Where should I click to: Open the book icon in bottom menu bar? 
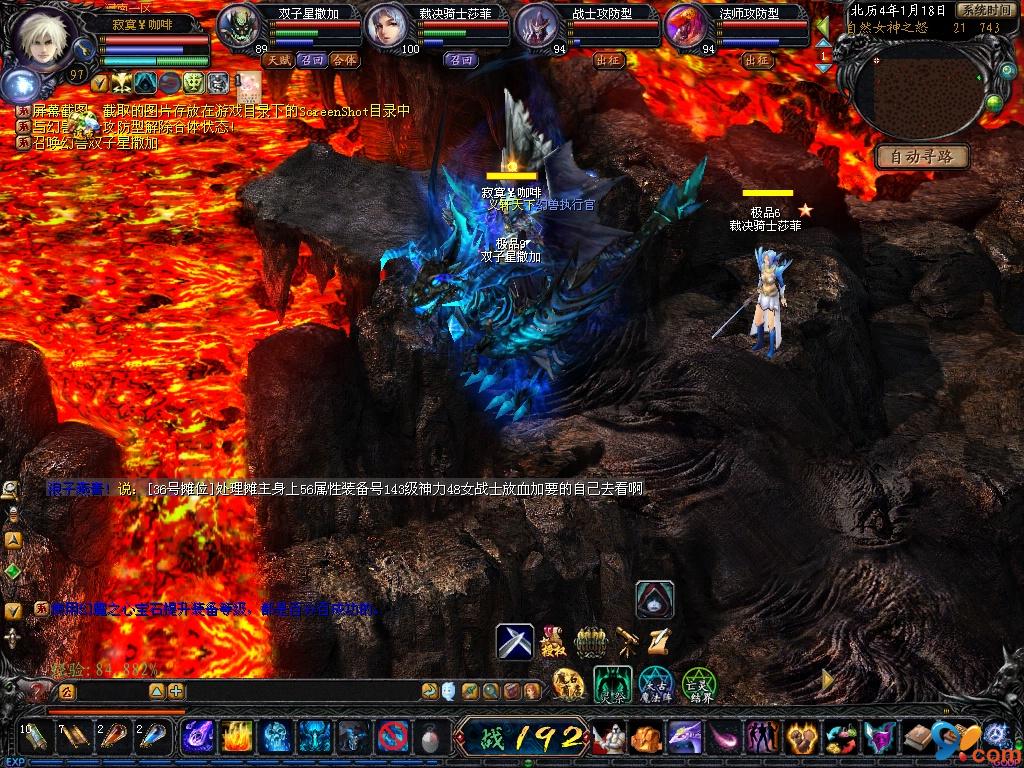919,738
